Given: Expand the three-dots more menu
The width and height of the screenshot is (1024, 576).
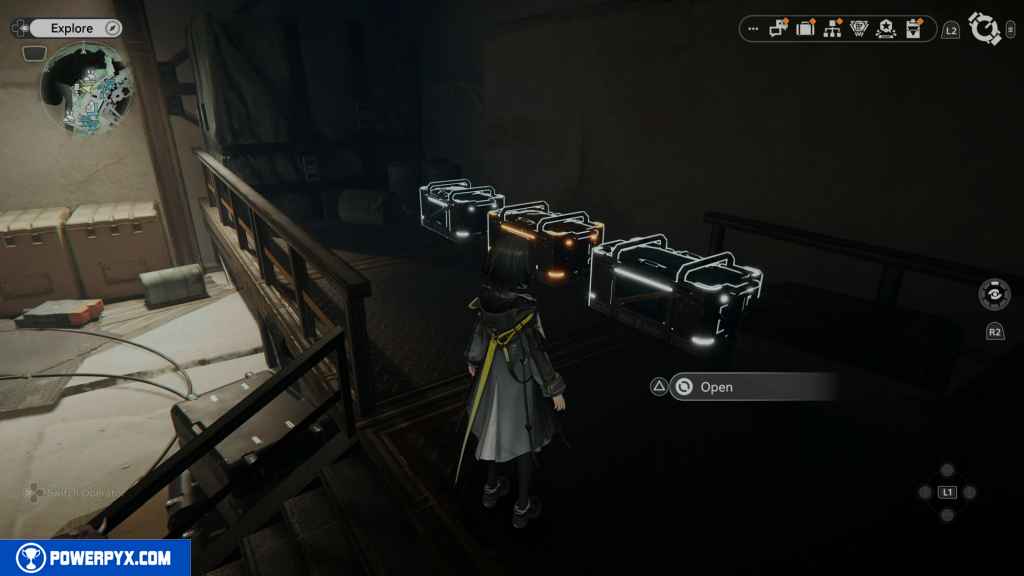Looking at the screenshot, I should [x=754, y=29].
